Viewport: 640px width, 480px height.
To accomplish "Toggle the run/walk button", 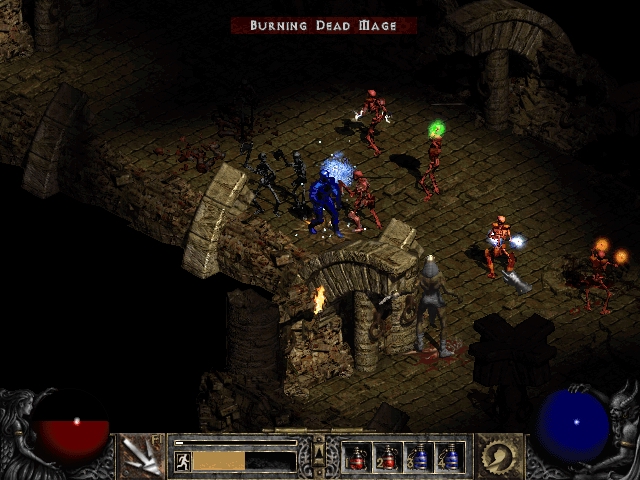I will point(183,461).
